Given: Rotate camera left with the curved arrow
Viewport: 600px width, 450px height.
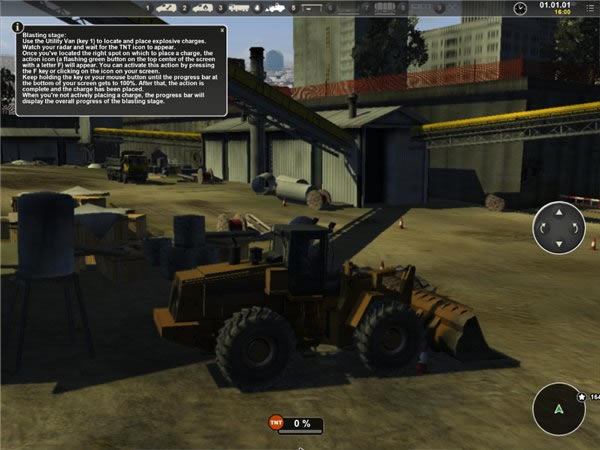Looking at the screenshot, I should [x=541, y=228].
